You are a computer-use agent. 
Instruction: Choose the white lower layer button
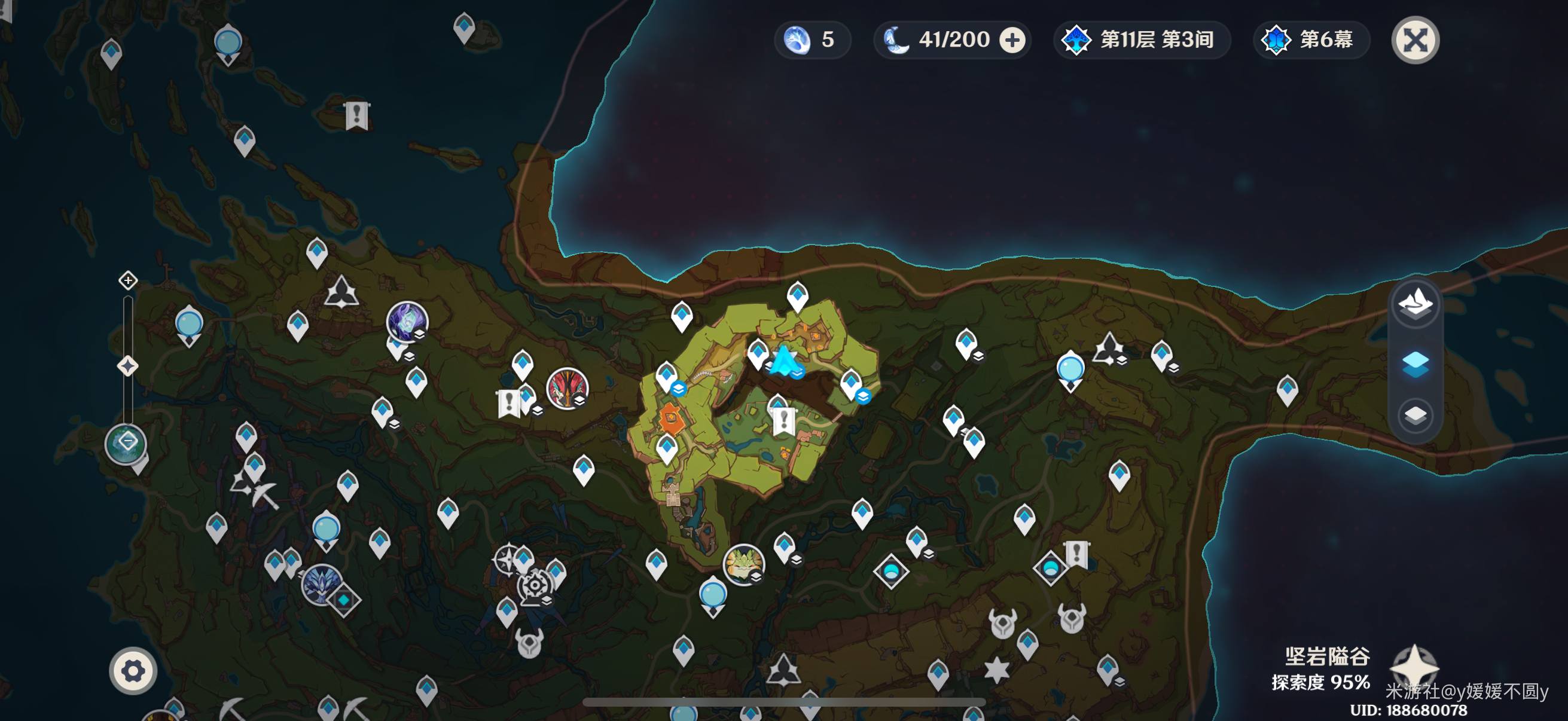(x=1415, y=416)
